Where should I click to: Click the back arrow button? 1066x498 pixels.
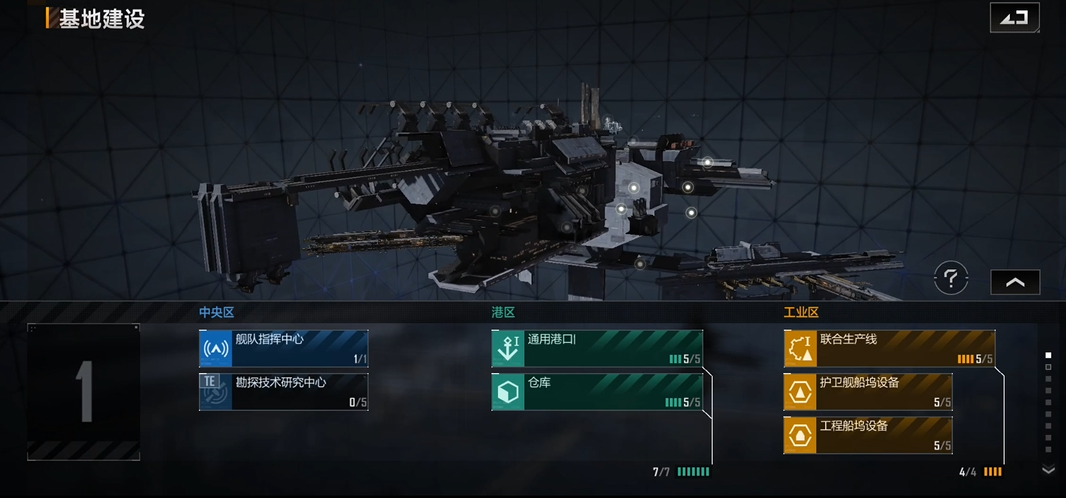click(x=1014, y=18)
